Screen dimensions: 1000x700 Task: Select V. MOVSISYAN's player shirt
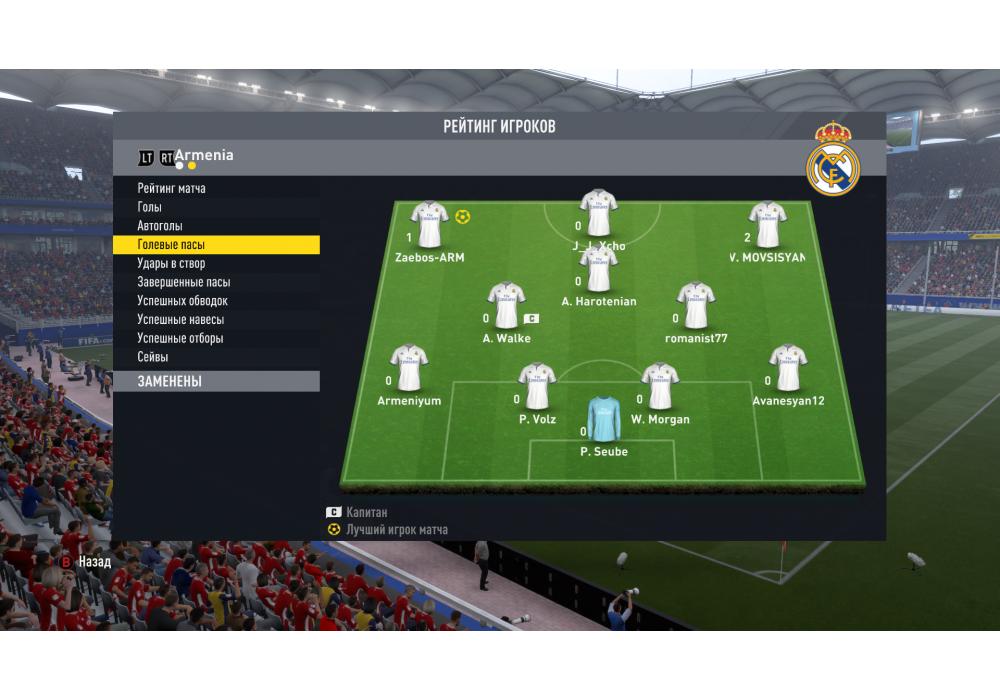[x=768, y=225]
